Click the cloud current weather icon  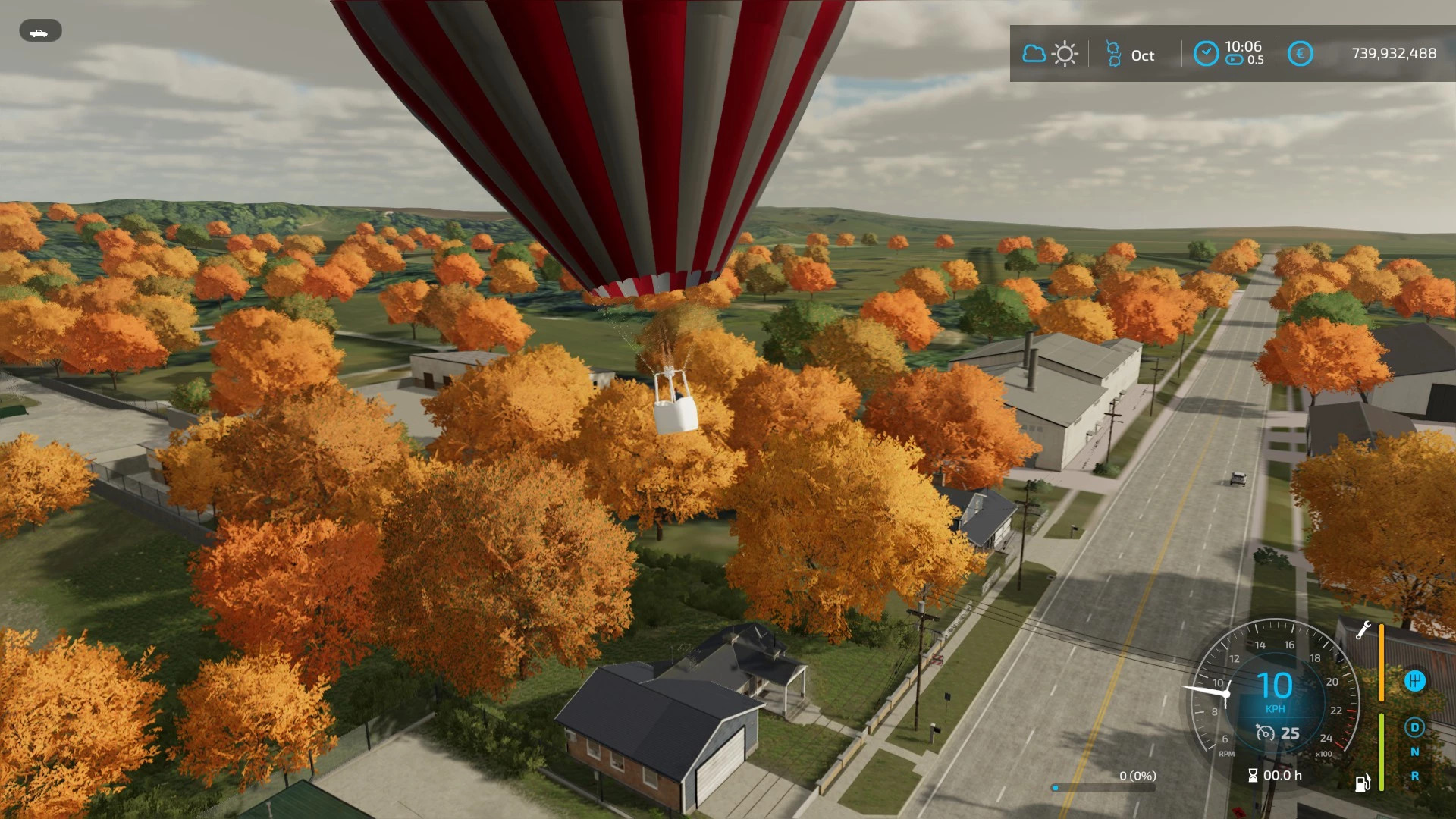pos(1034,53)
